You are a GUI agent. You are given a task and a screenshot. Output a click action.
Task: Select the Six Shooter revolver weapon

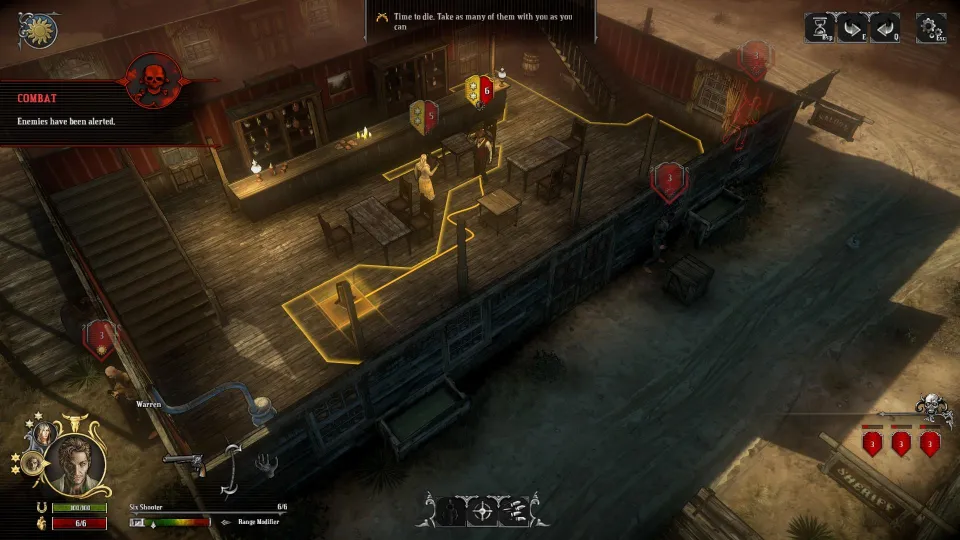[183, 463]
